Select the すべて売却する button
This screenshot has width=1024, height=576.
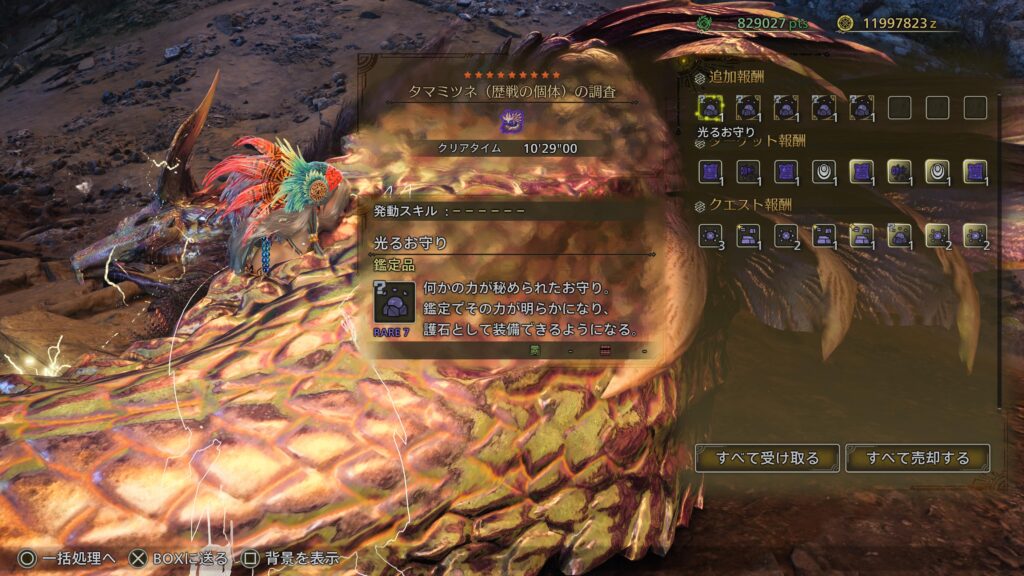point(917,458)
